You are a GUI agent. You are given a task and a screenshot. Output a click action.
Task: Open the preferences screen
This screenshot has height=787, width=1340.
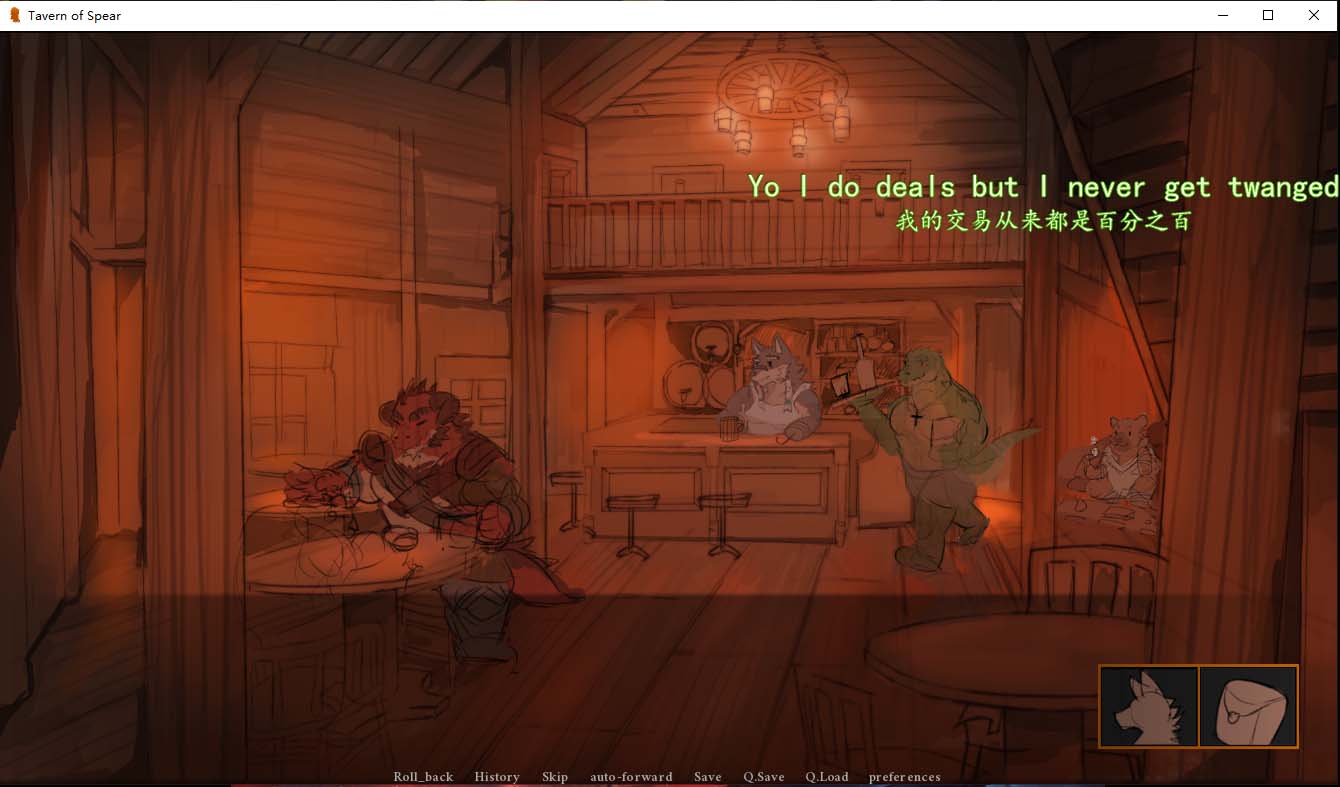pos(905,776)
